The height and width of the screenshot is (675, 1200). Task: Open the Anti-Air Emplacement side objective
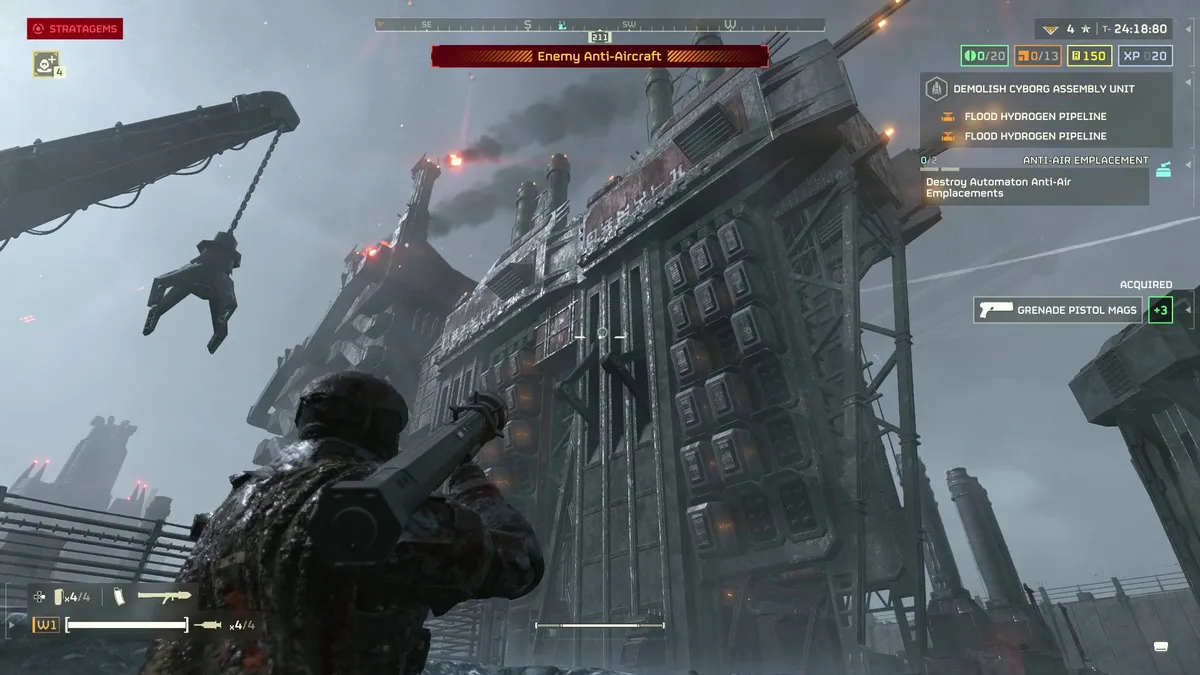pos(1085,160)
